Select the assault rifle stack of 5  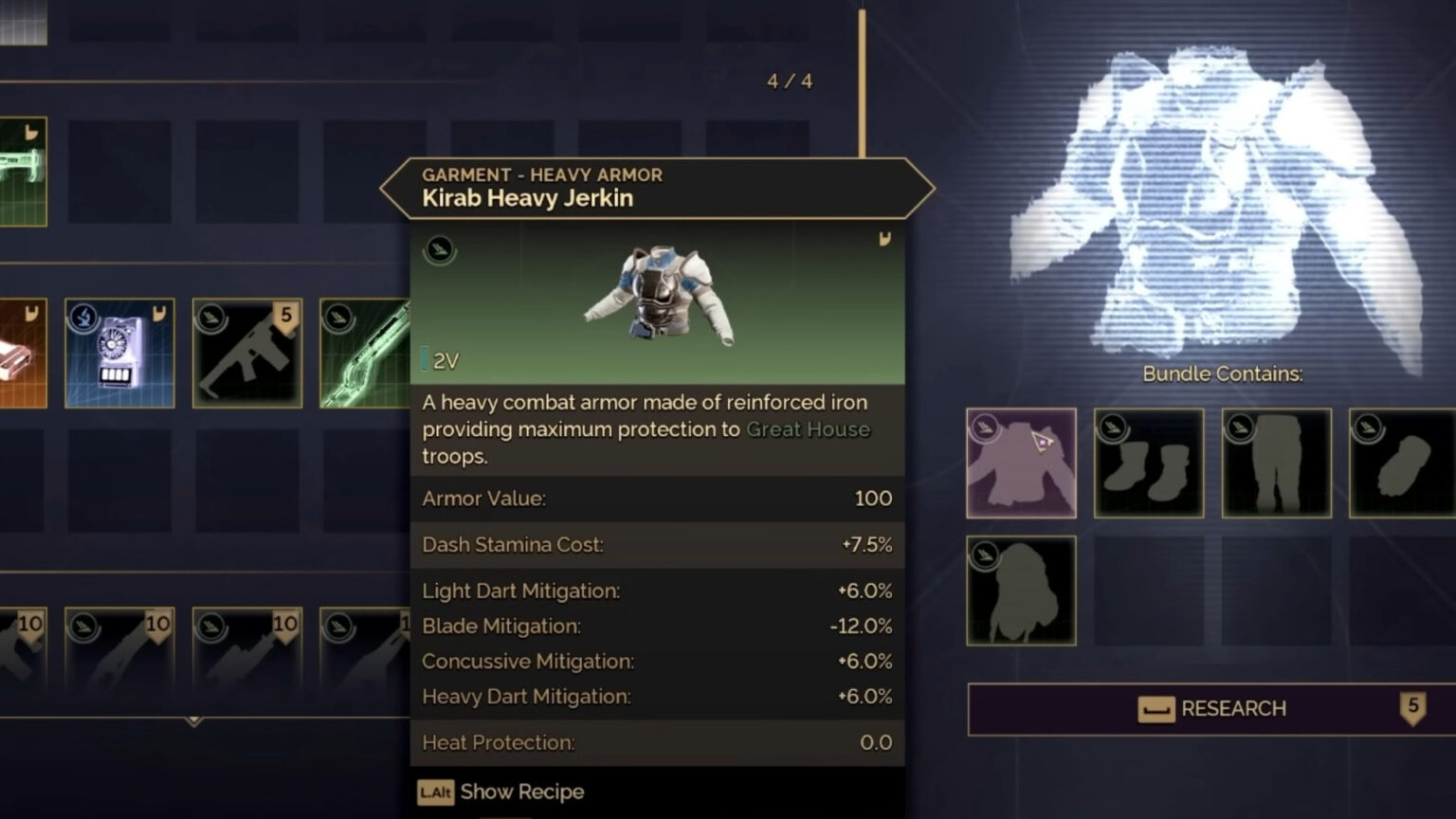(x=246, y=352)
